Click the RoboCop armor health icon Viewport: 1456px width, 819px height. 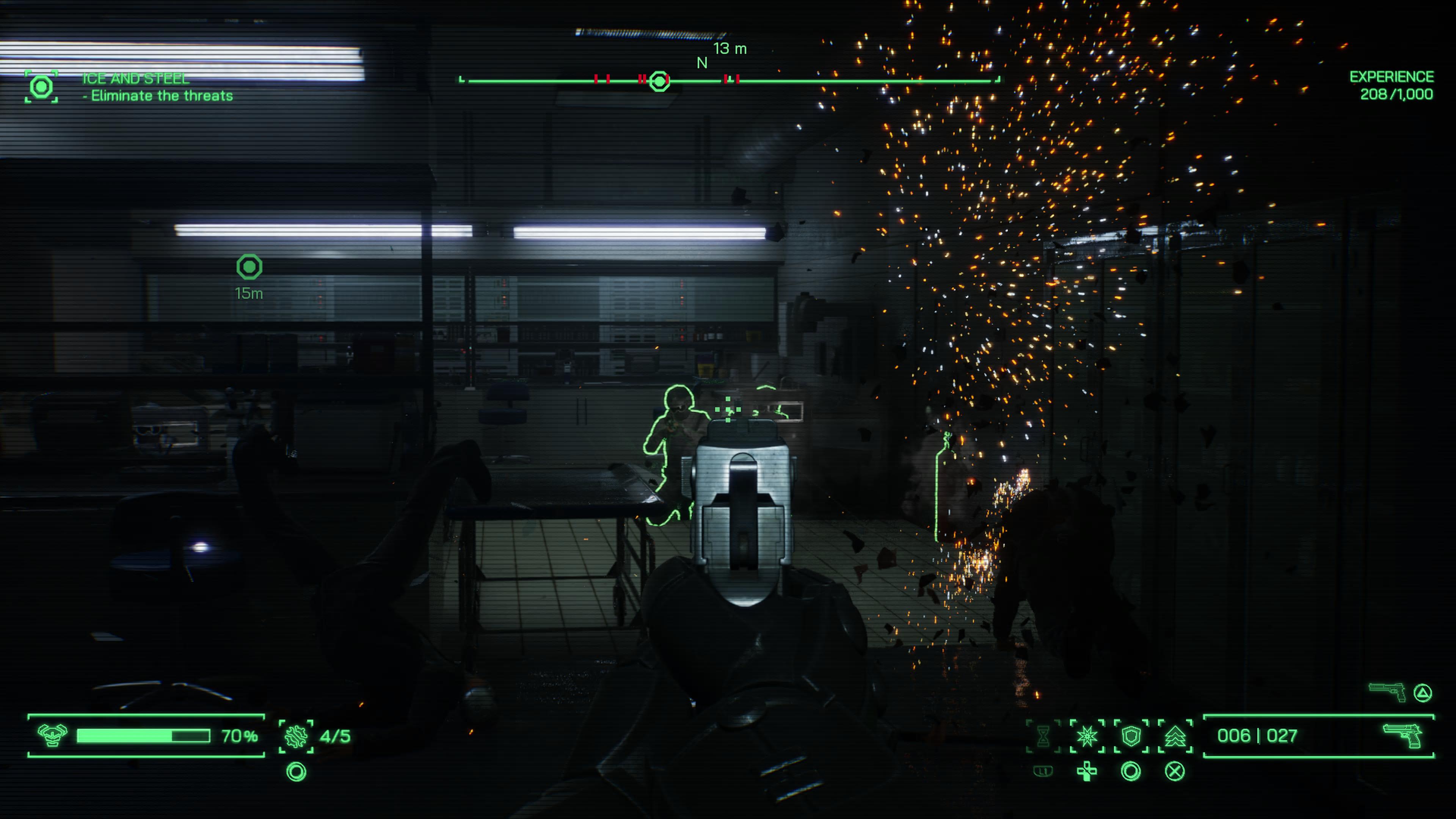coord(52,735)
